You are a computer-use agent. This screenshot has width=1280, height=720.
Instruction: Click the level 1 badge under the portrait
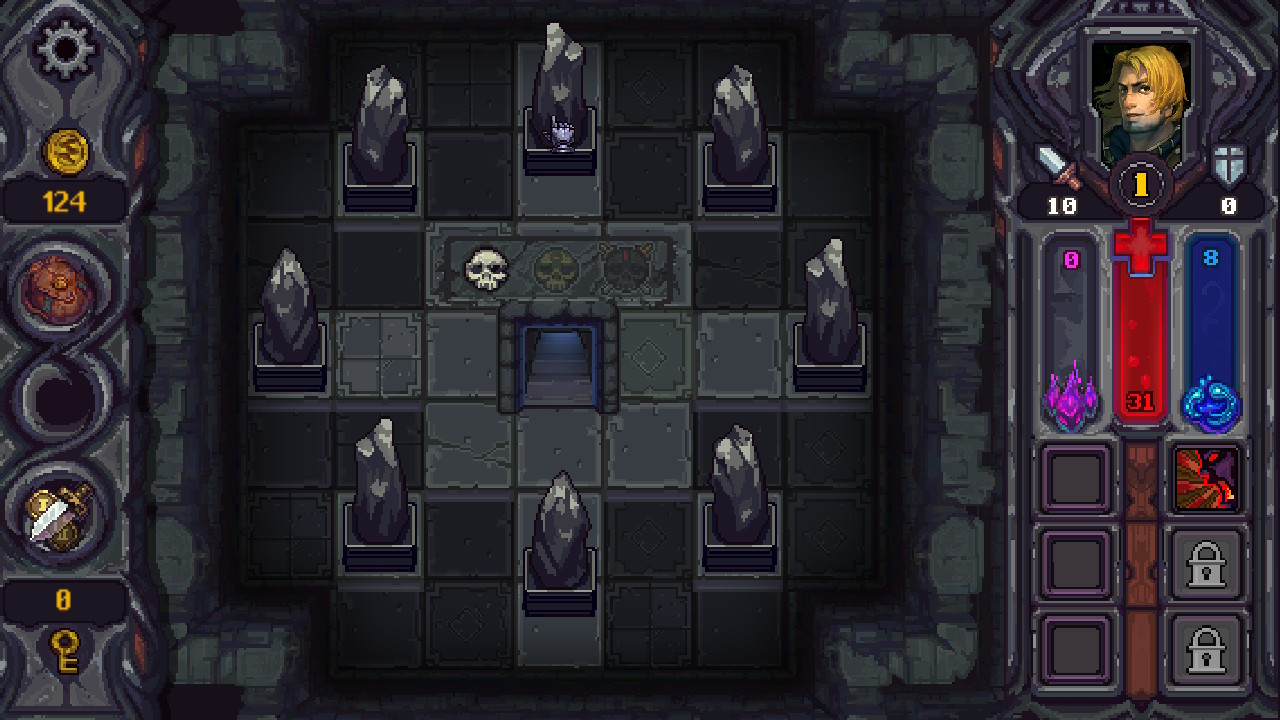tap(1142, 182)
